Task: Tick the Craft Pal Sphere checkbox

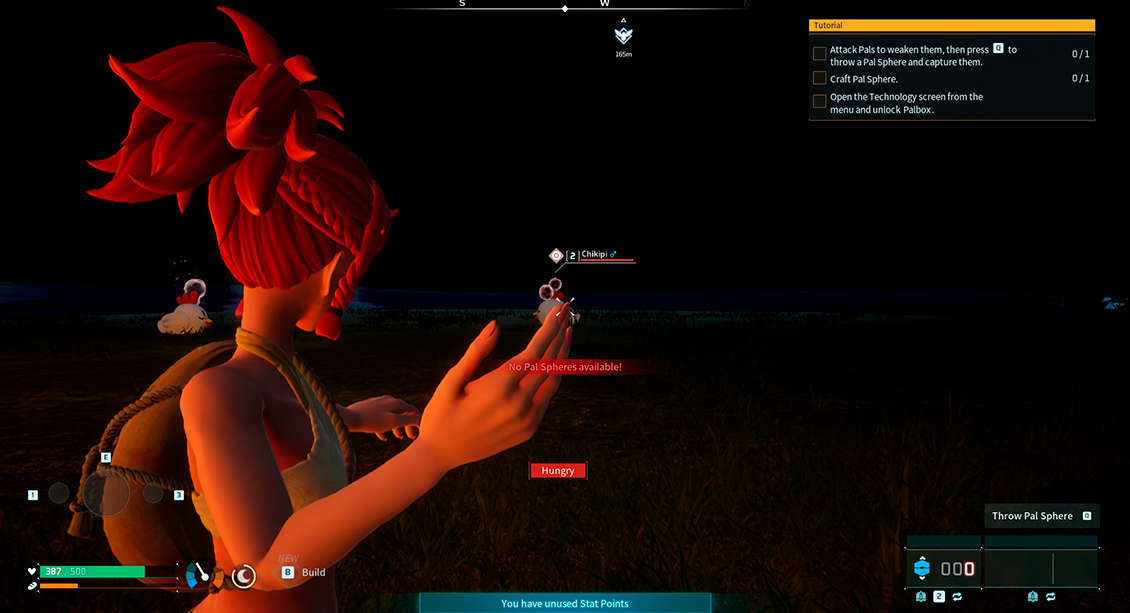Action: (x=820, y=78)
